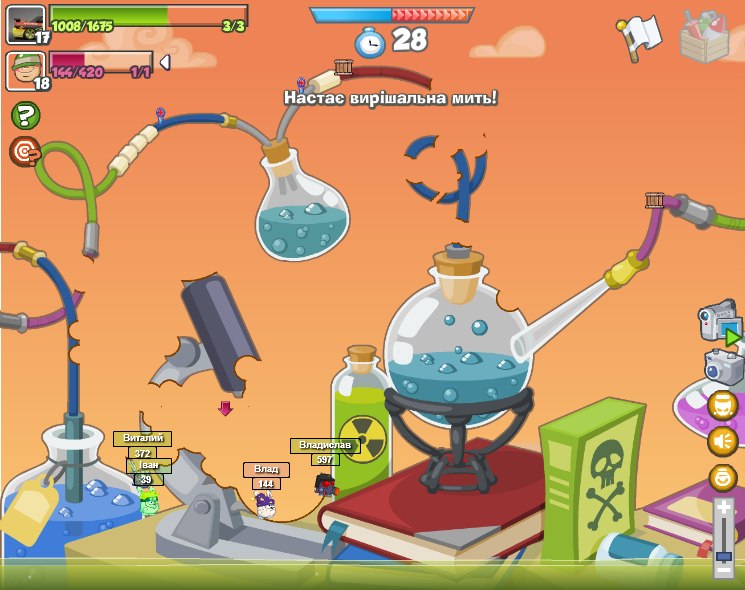The image size is (745, 590).
Task: Take a screenshot with the camera icon
Action: click(x=723, y=367)
